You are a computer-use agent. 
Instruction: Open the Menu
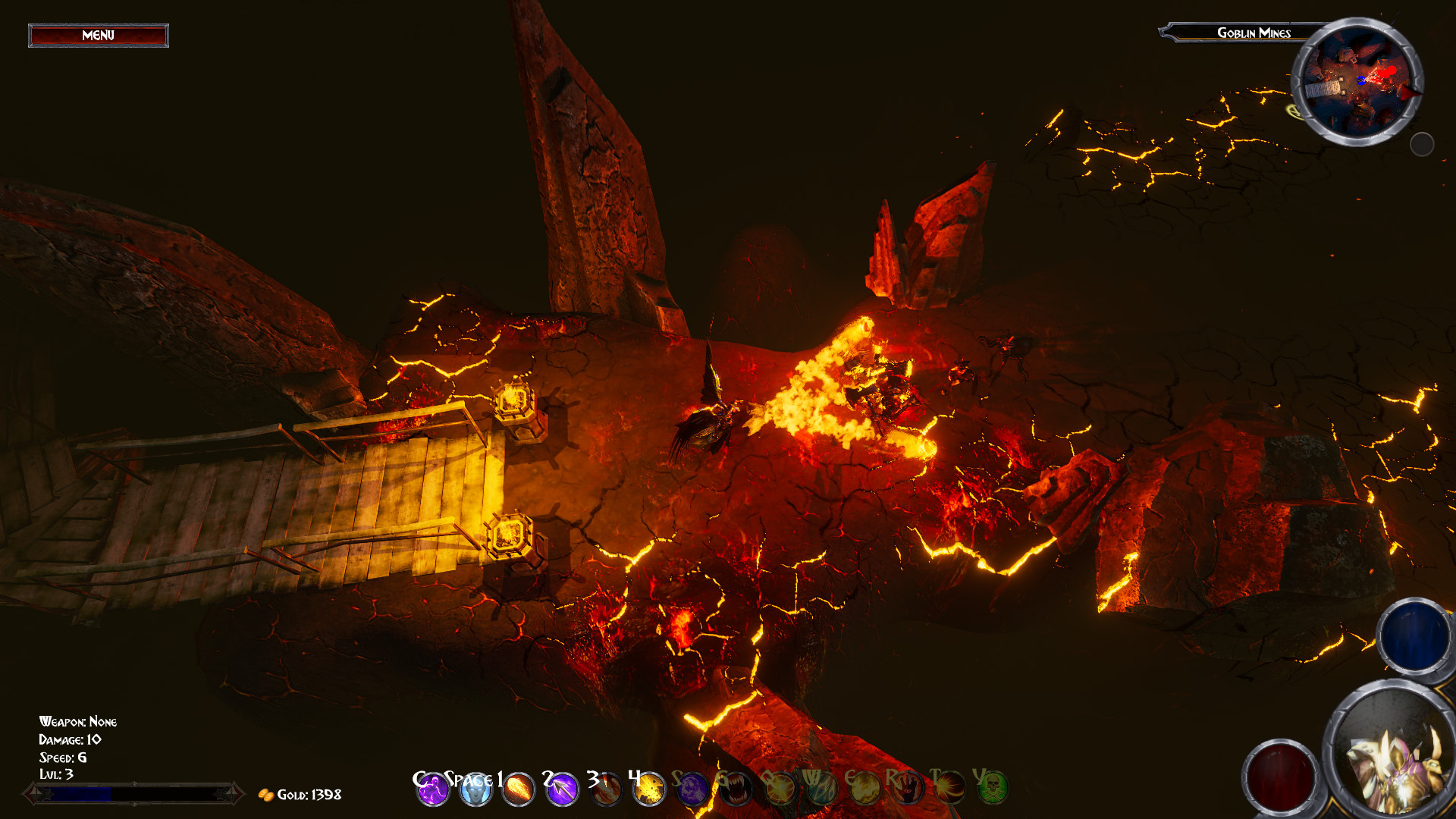click(98, 35)
